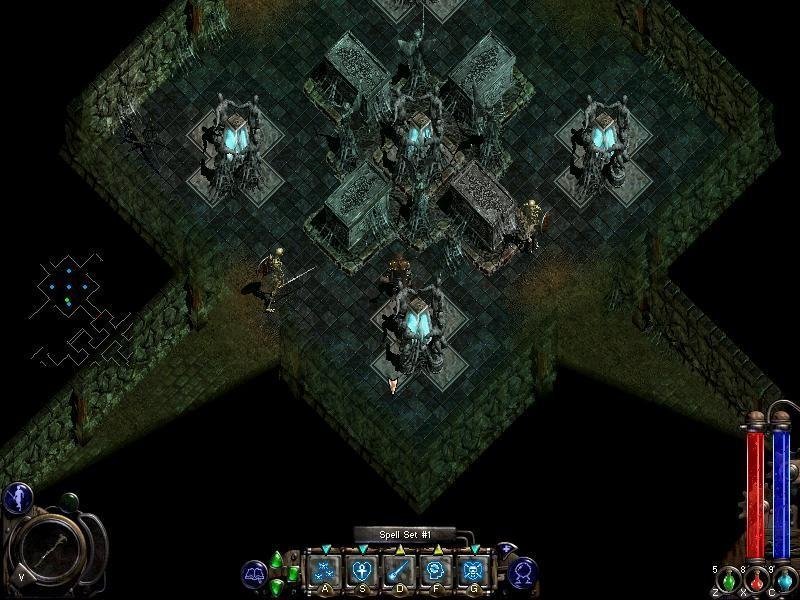Screen dimensions: 800x600
Task: Cast the three-skulls spell in slot A
Action: 322,570
